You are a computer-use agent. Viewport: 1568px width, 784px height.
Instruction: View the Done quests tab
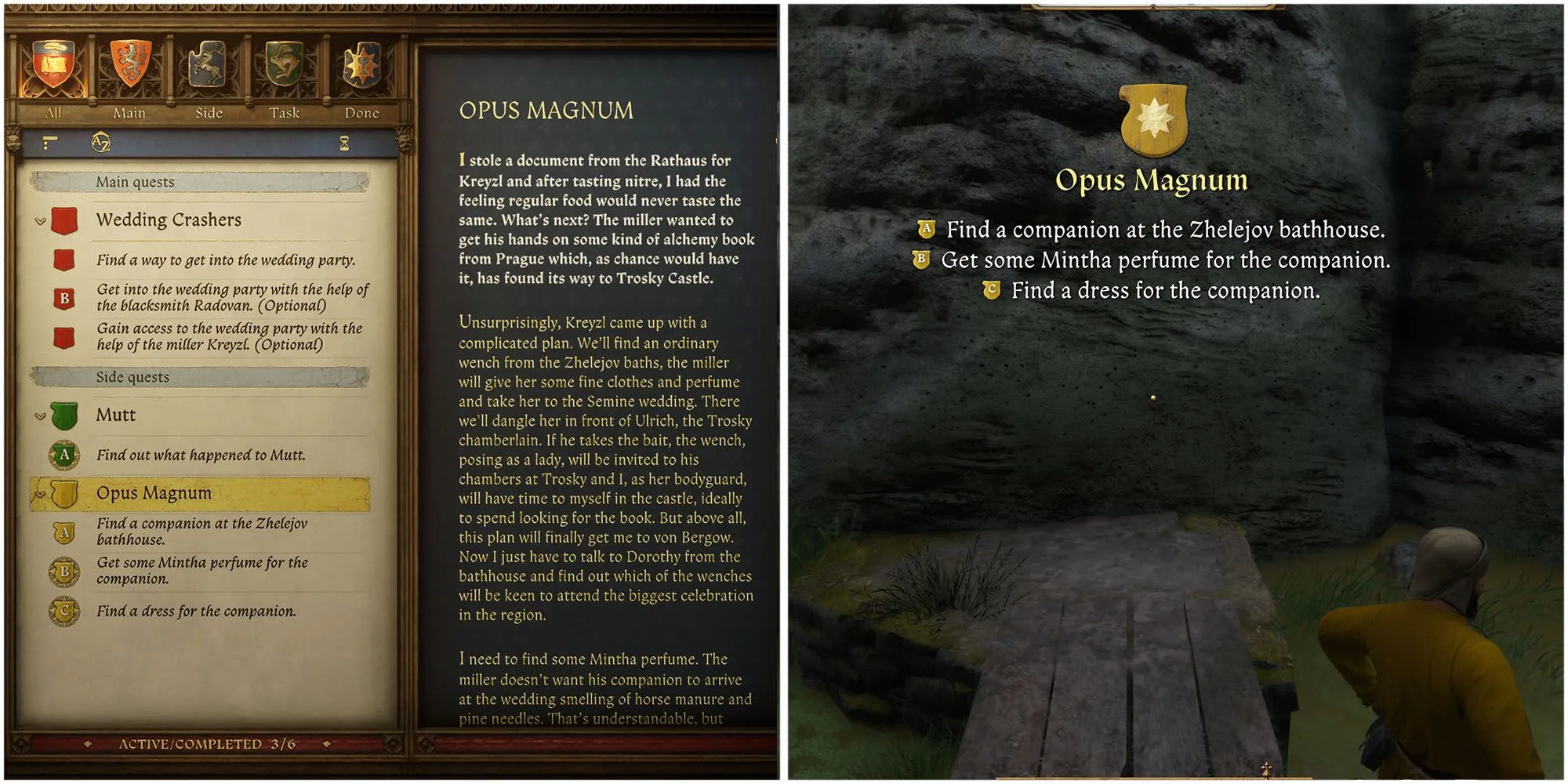click(361, 74)
